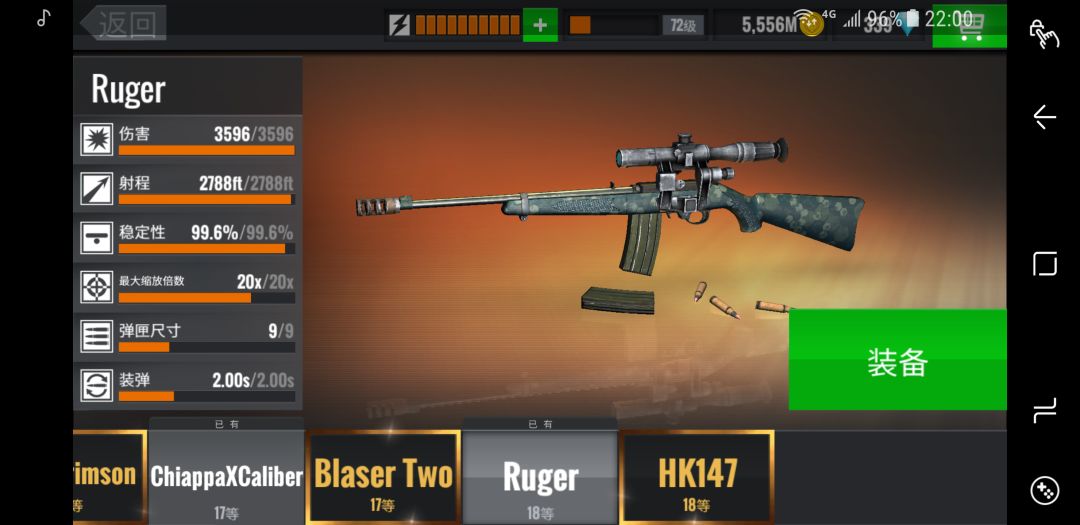Screen dimensions: 1080x525
Task: Pick the HK147 weapon tile
Action: pos(697,477)
